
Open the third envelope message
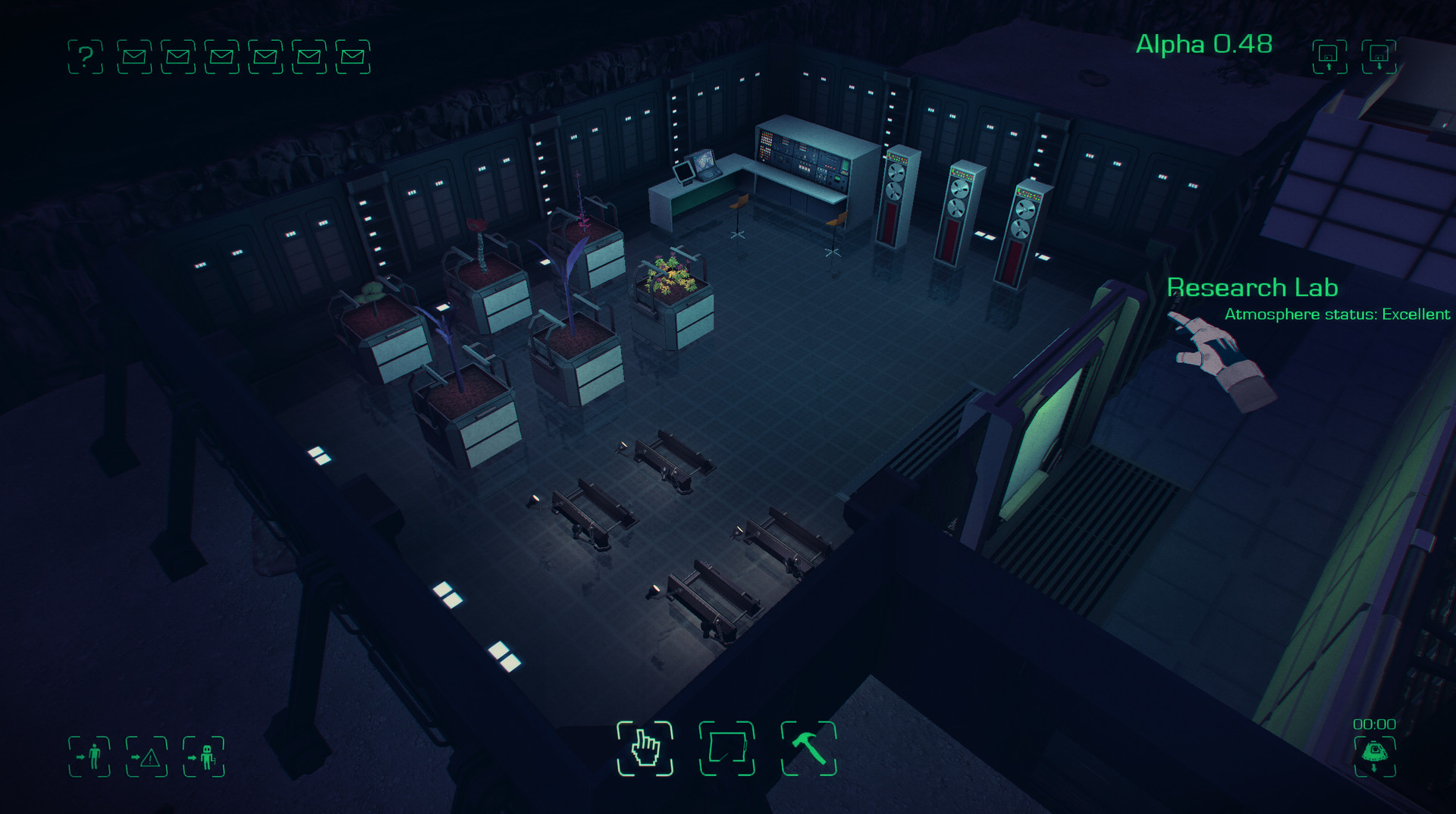pos(220,54)
